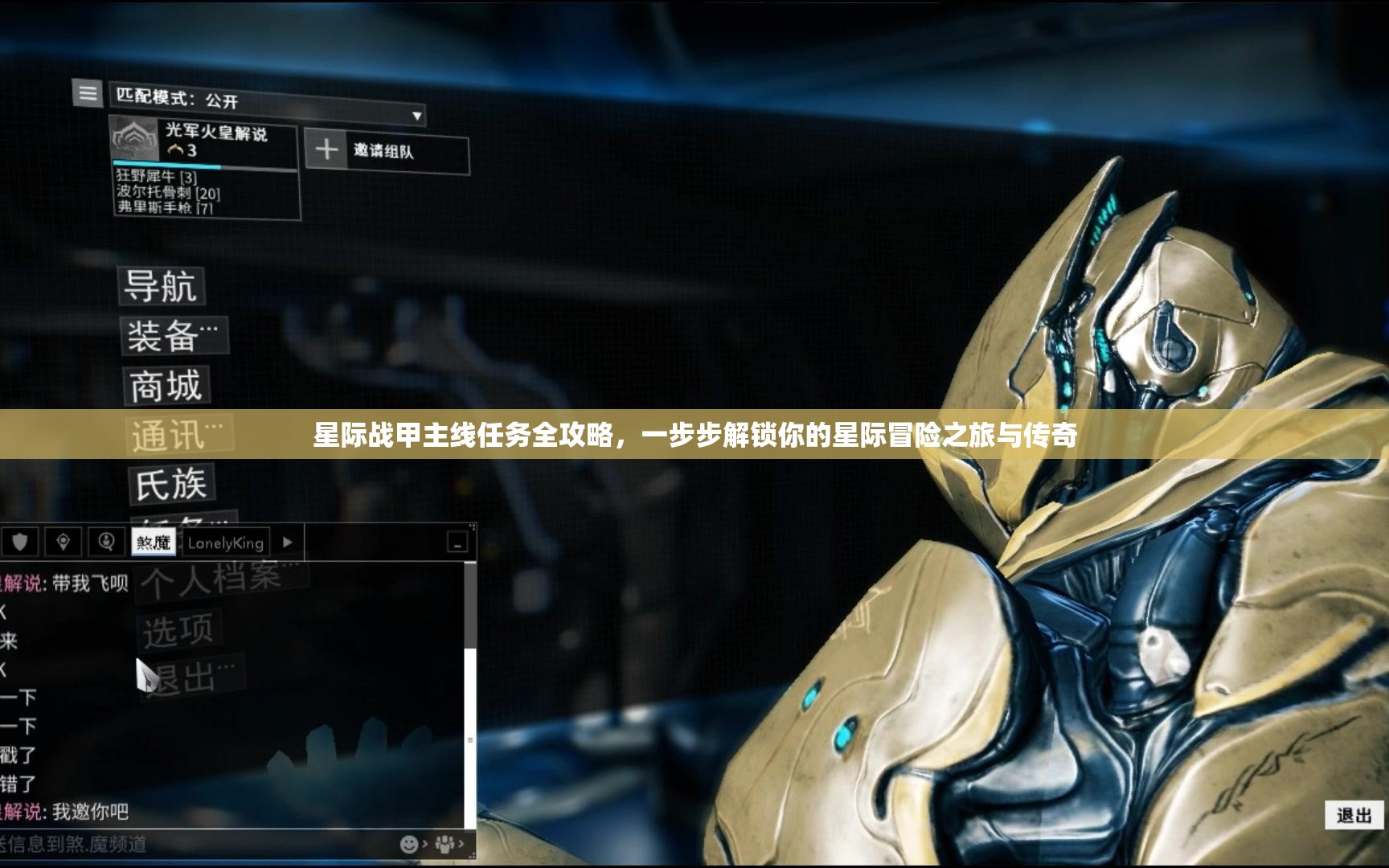Screen dimensions: 1389x868
Task: Select the 光军火皇解说 player card
Action: tap(204, 143)
